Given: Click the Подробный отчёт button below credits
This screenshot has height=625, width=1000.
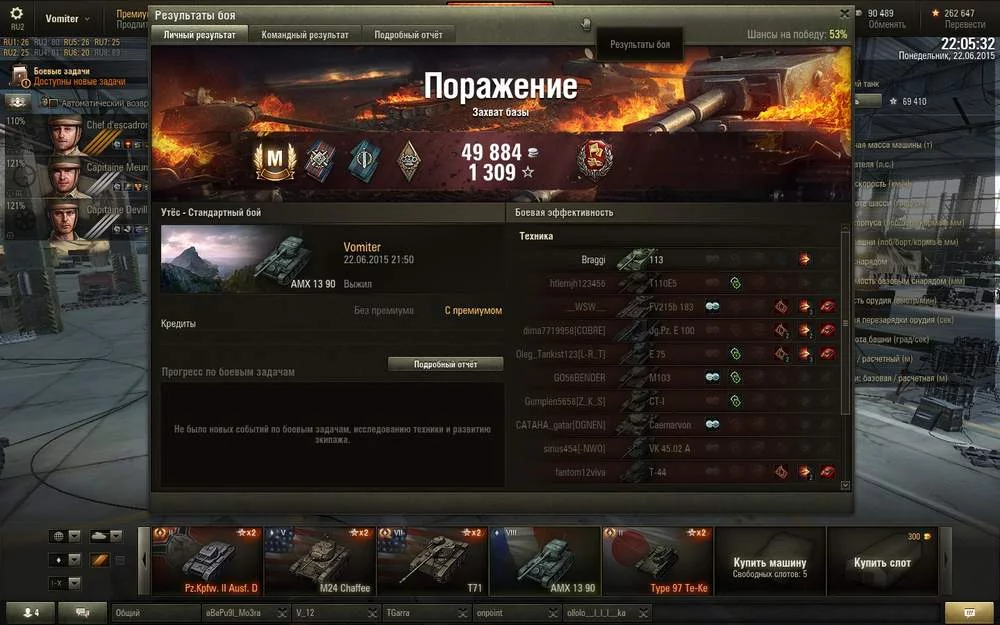Looking at the screenshot, I should tap(446, 365).
